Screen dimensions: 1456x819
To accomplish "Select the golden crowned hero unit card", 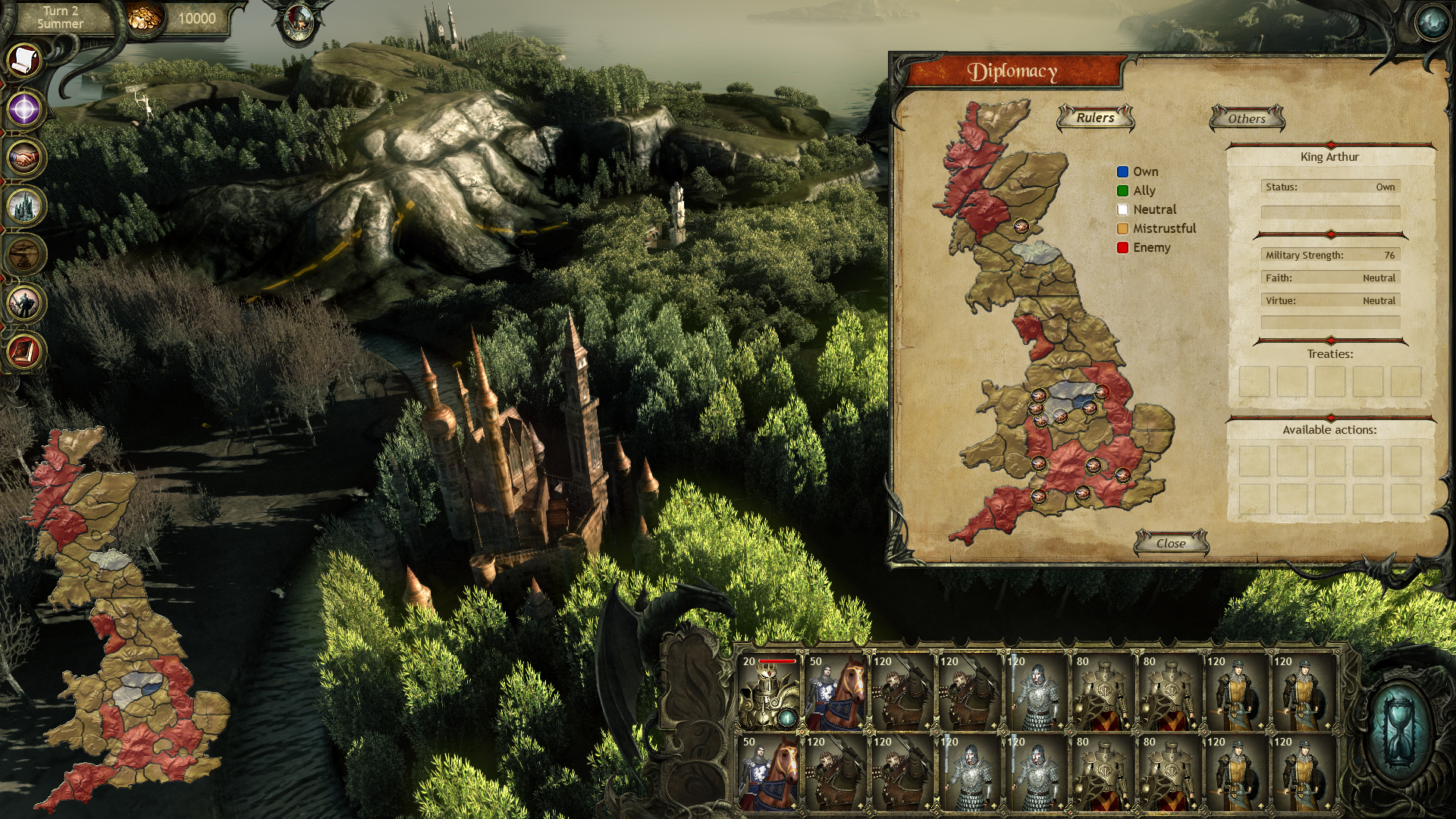I will (x=768, y=692).
